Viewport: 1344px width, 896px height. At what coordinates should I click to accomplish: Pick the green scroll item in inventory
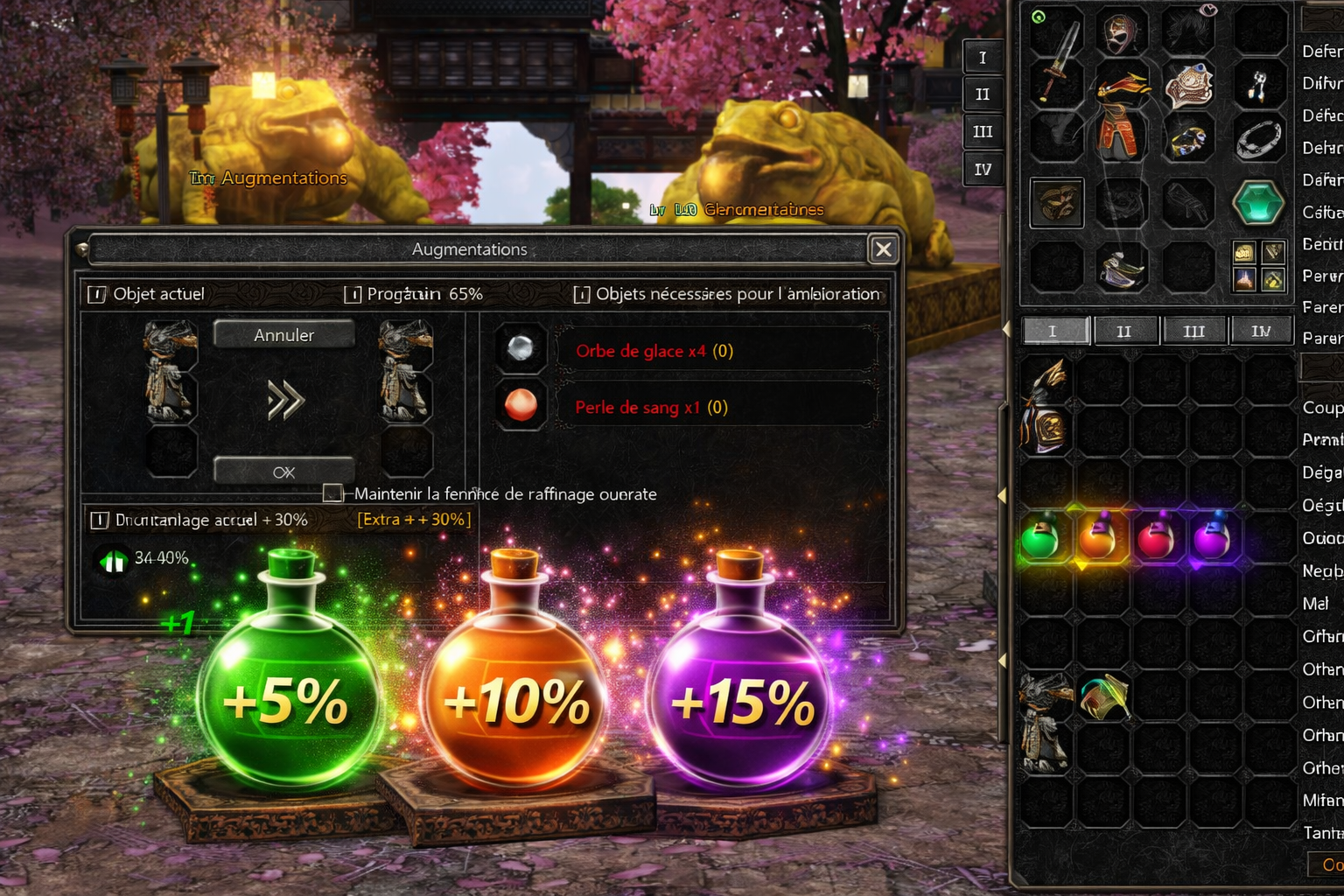pyautogui.click(x=1103, y=697)
